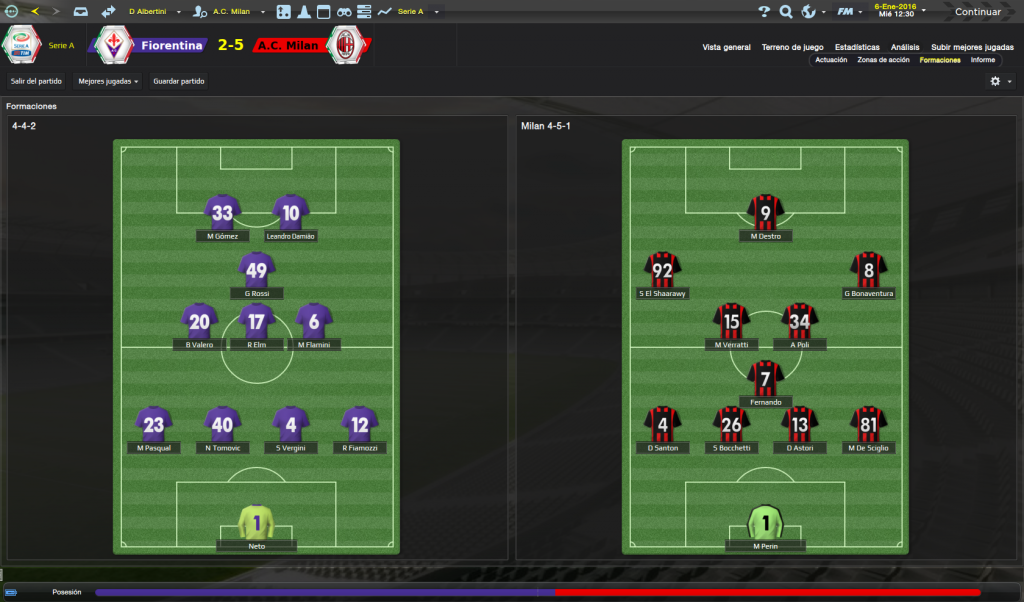Screen dimensions: 1024x602
Task: Switch to the Actuación sub-tab
Action: [831, 60]
